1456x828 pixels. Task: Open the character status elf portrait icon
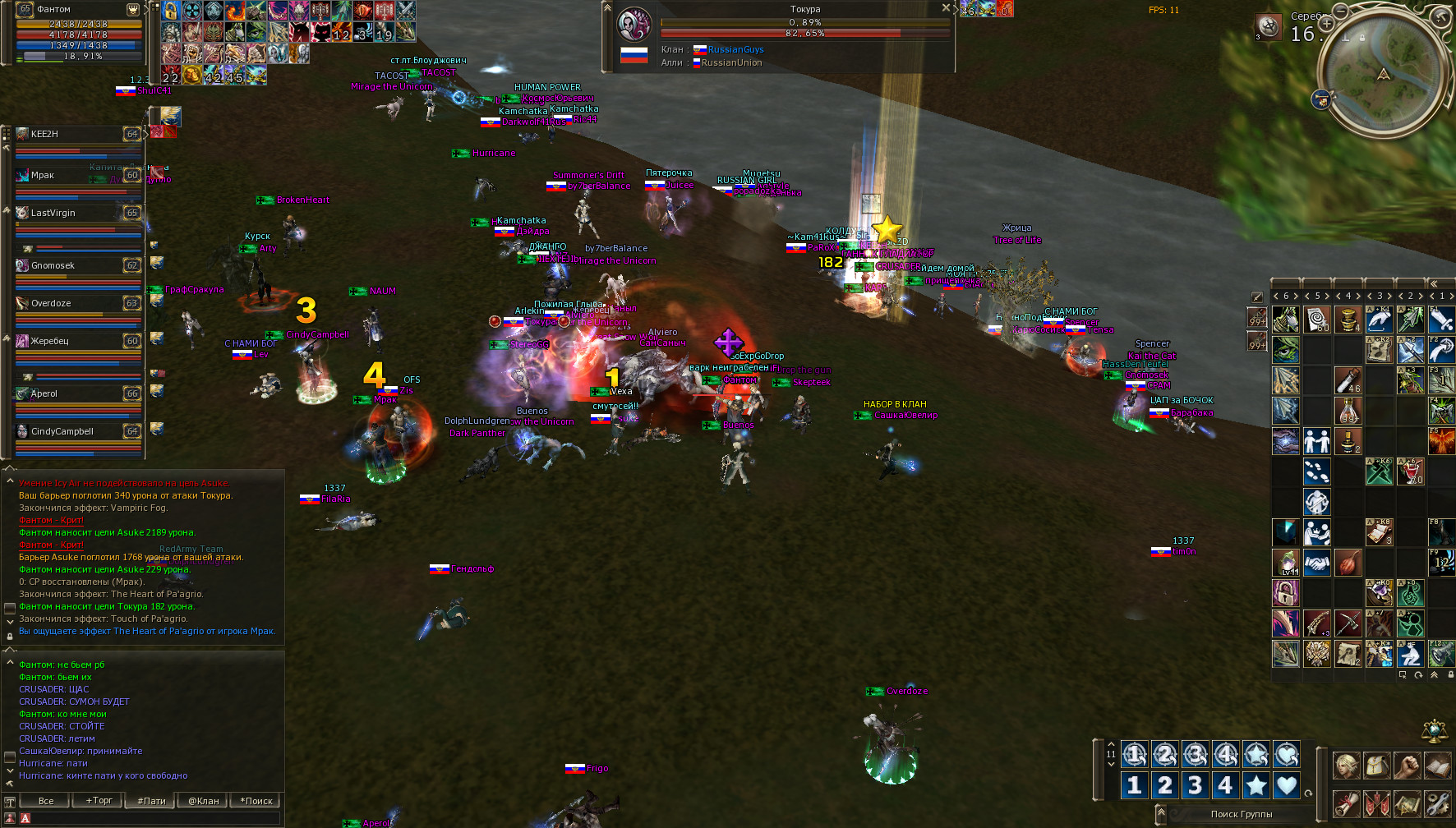[1345, 766]
